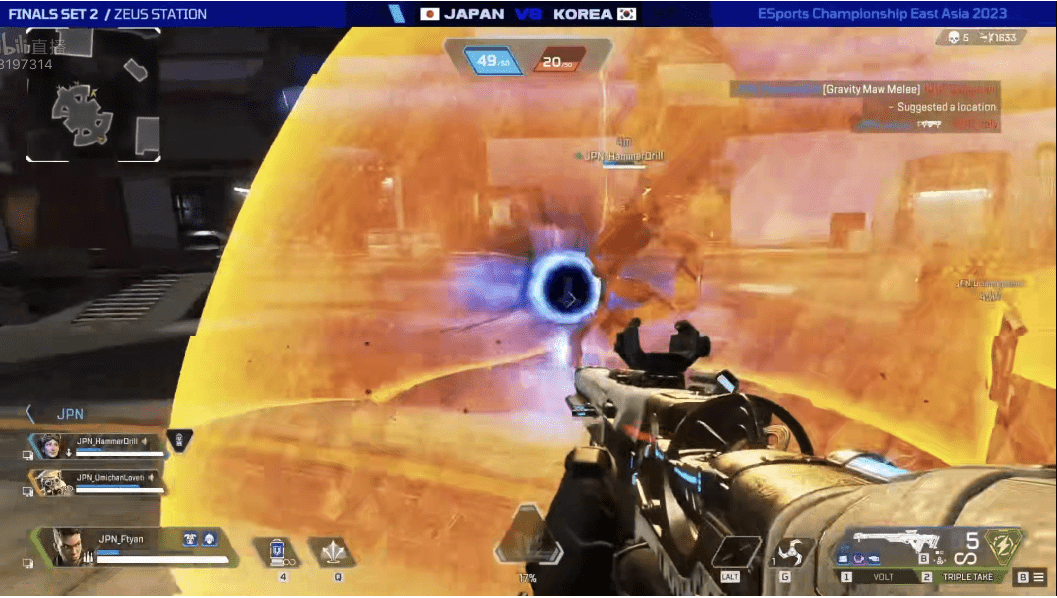Use the shield battery healing item
This screenshot has width=1057, height=598.
point(281,552)
